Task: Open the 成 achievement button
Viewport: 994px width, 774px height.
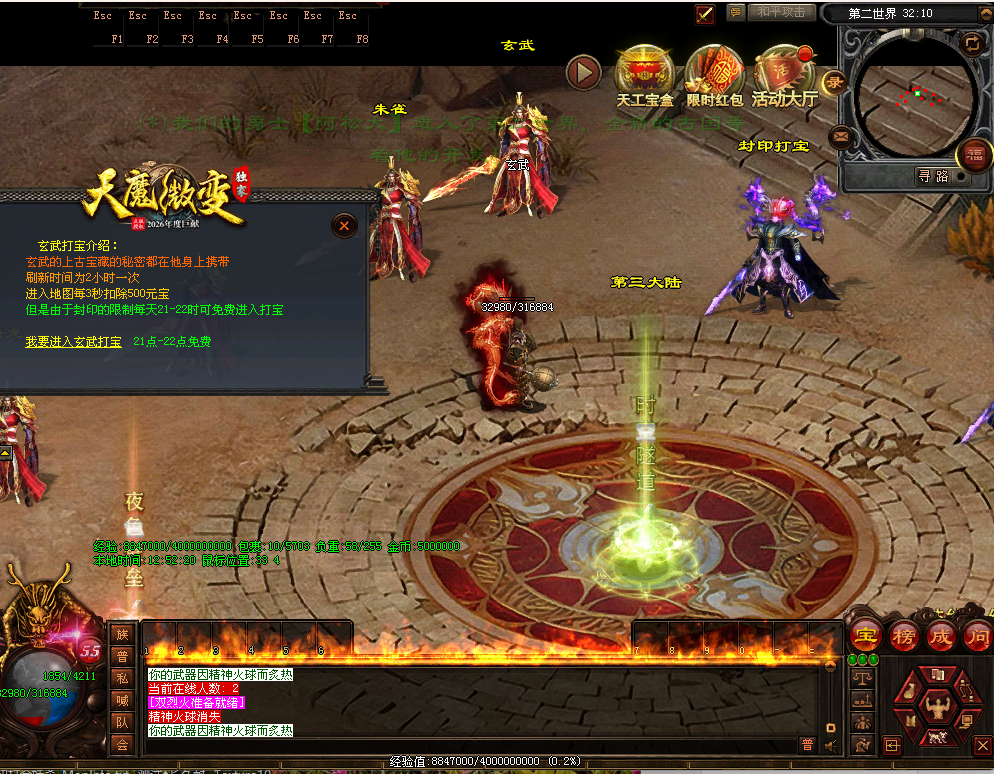Action: pyautogui.click(x=941, y=635)
